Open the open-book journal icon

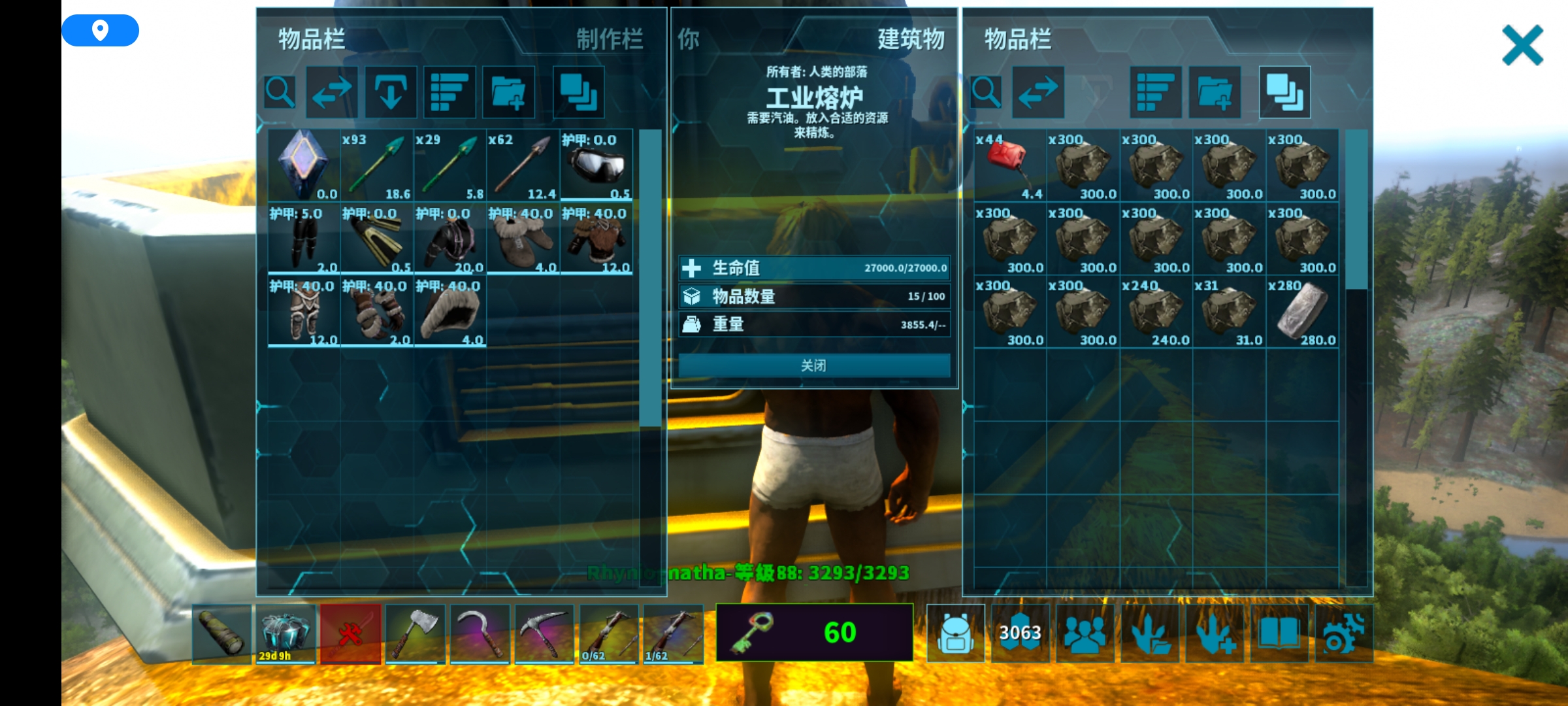(1279, 633)
